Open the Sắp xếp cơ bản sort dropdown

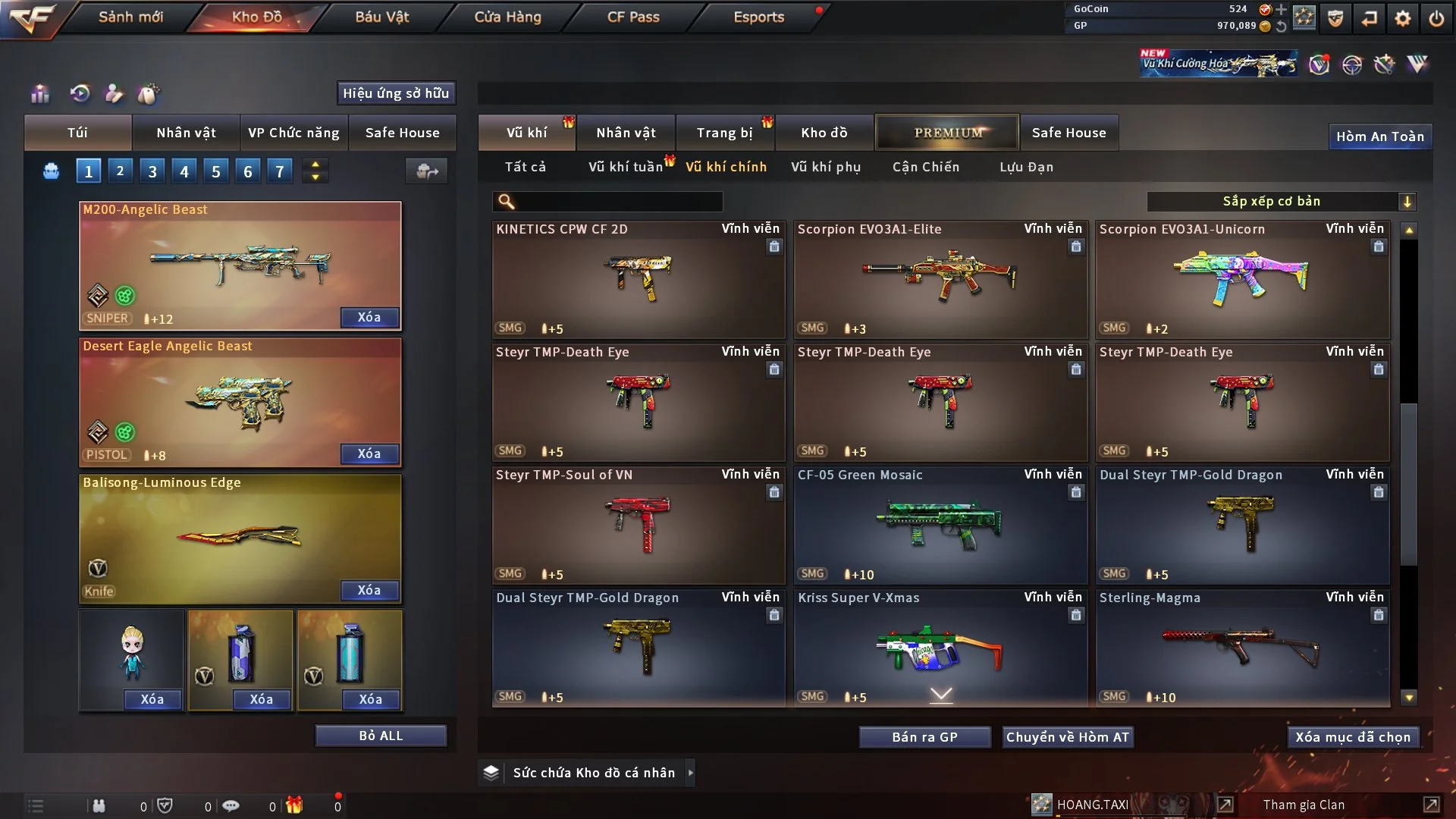click(x=1281, y=202)
